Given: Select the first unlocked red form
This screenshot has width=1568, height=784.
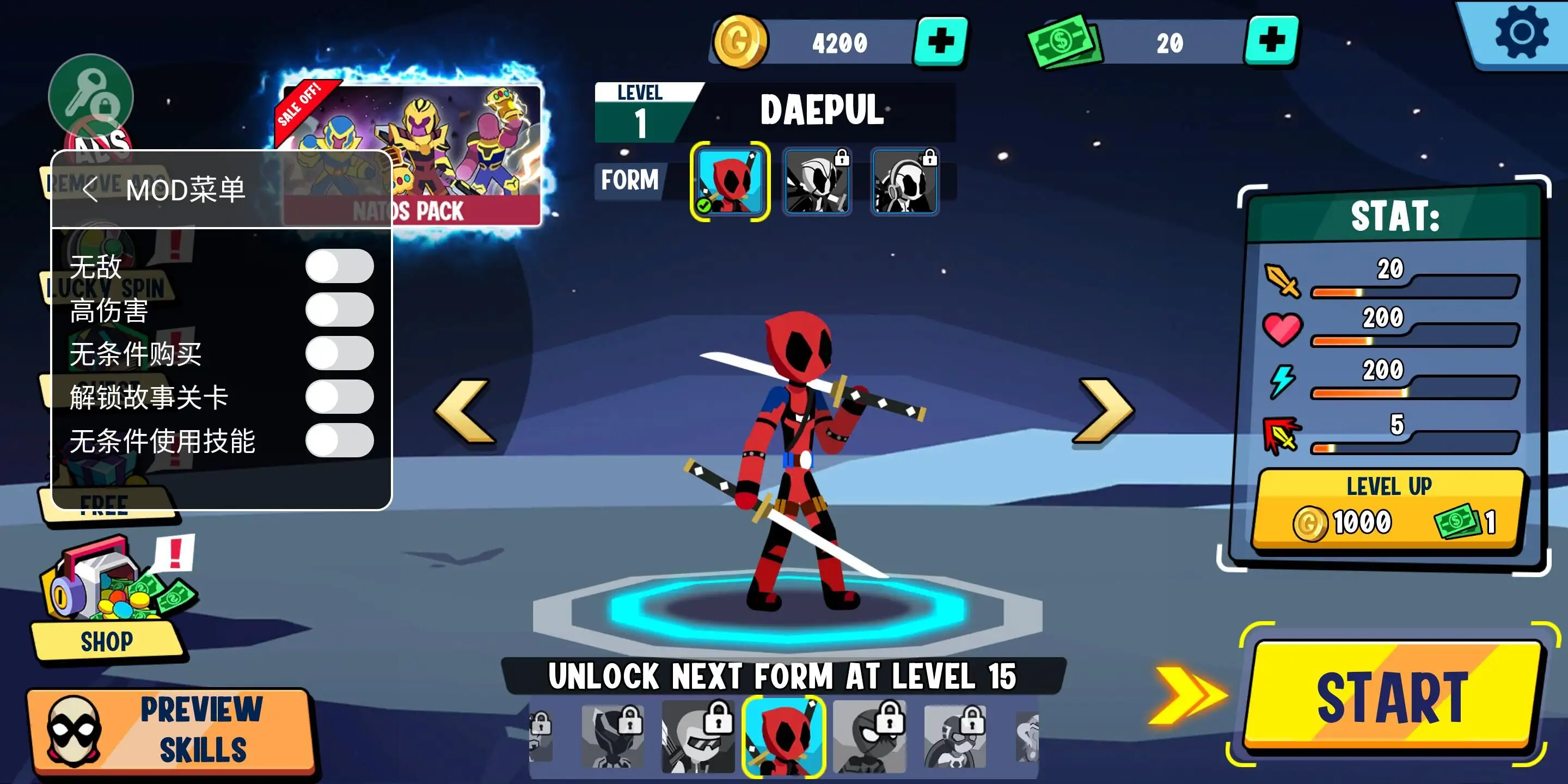Looking at the screenshot, I should click(x=730, y=181).
